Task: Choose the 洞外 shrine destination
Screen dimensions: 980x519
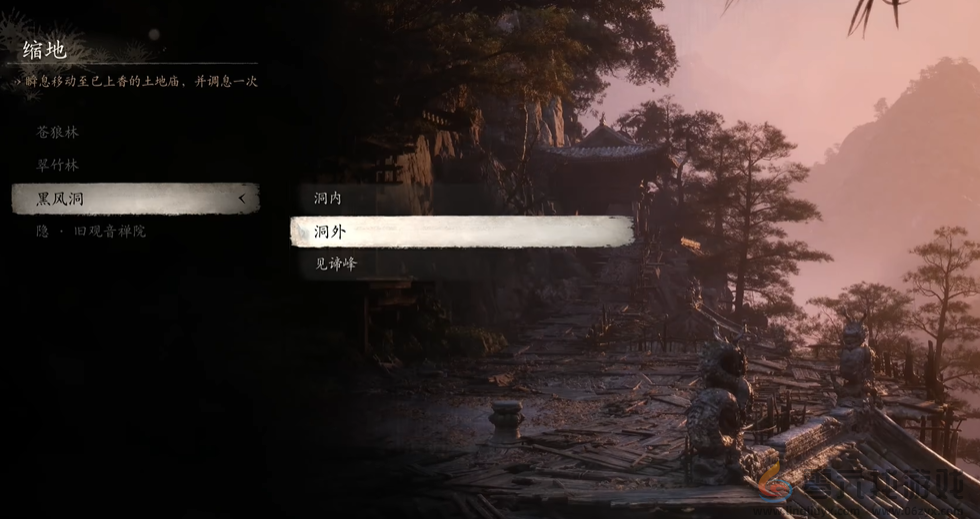Action: pos(461,231)
